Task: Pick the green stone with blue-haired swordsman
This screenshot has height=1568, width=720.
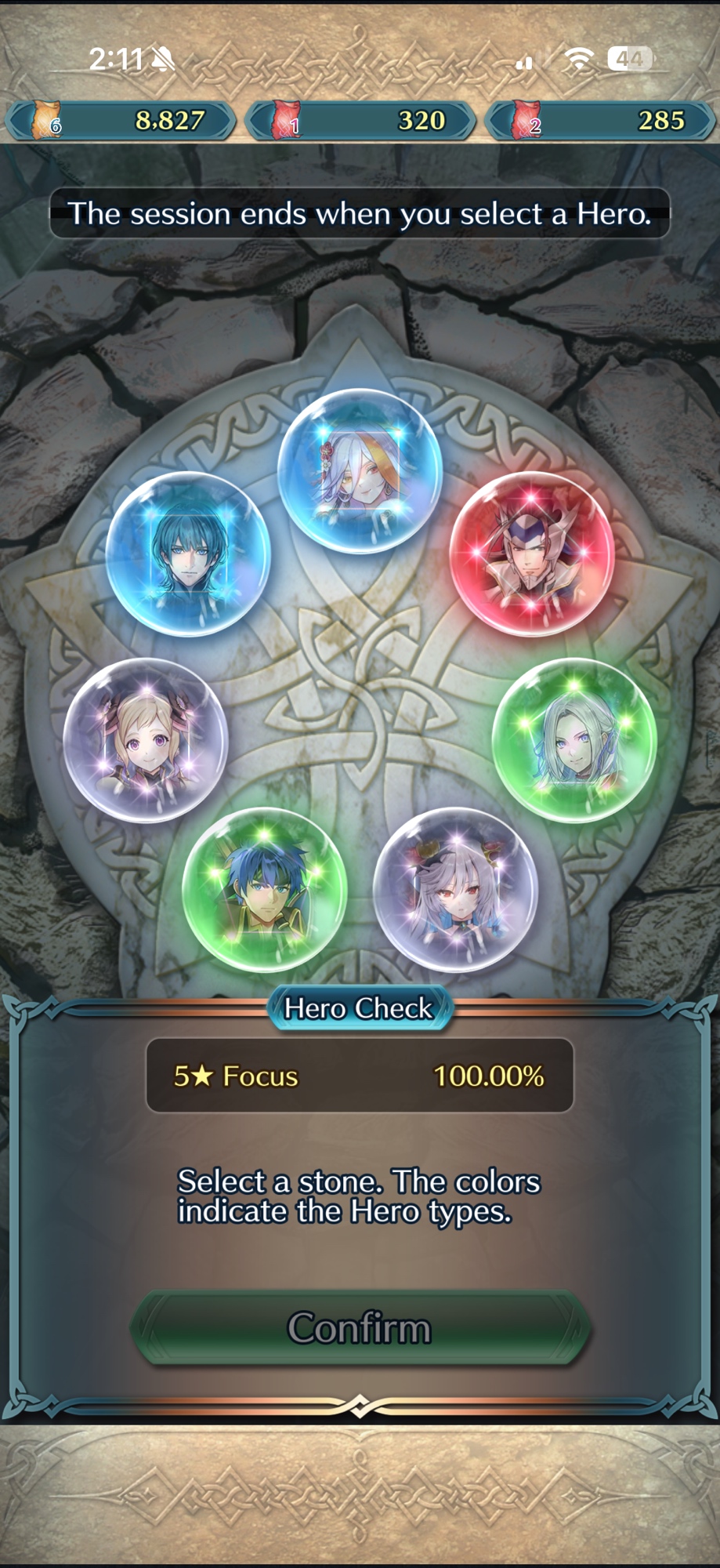Action: pos(265,890)
